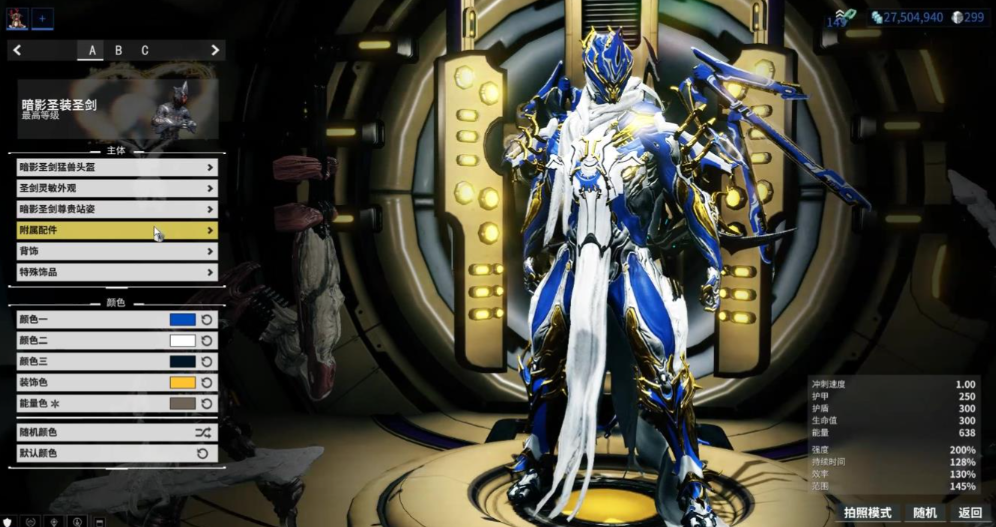Screen dimensions: 996x527
Task: Pick the blue 颜色一 color swatch
Action: click(x=182, y=319)
